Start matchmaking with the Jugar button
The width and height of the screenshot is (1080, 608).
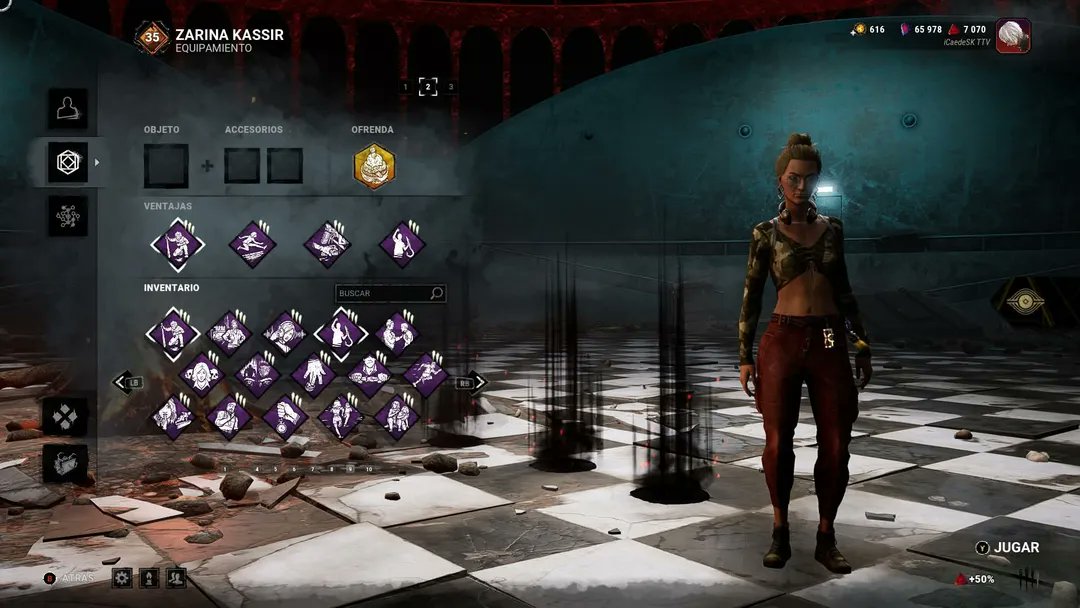[1008, 548]
